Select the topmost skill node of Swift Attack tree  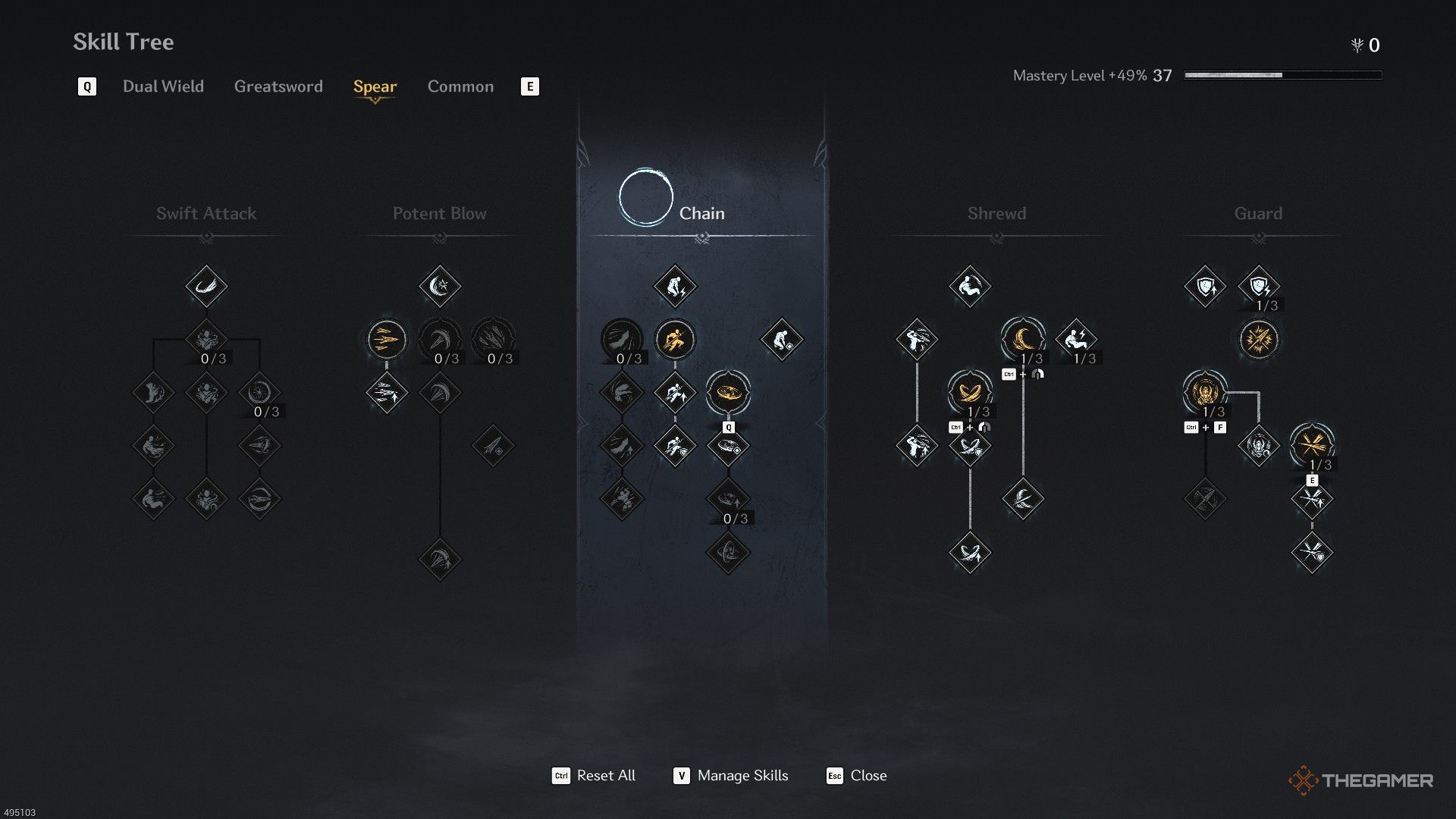click(x=206, y=287)
